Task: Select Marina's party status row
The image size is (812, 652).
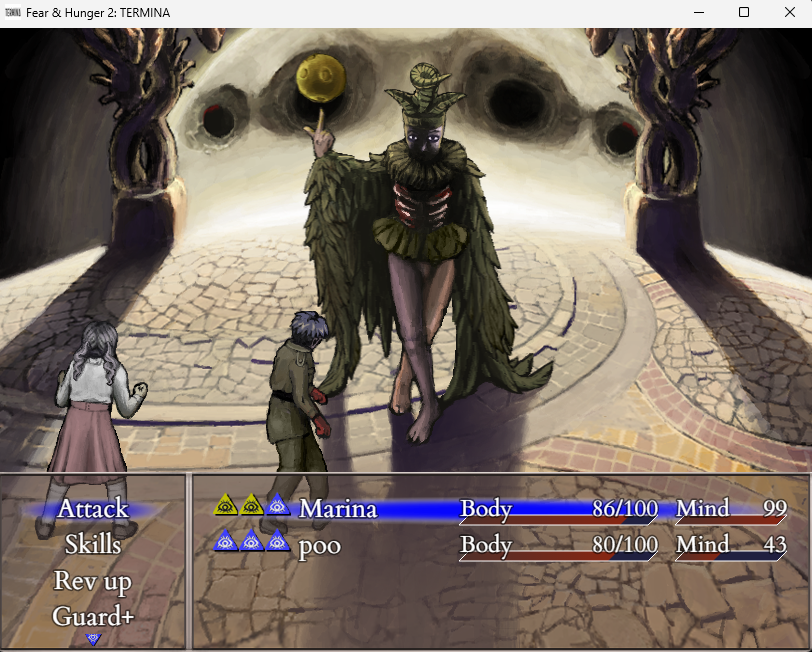Action: point(500,508)
